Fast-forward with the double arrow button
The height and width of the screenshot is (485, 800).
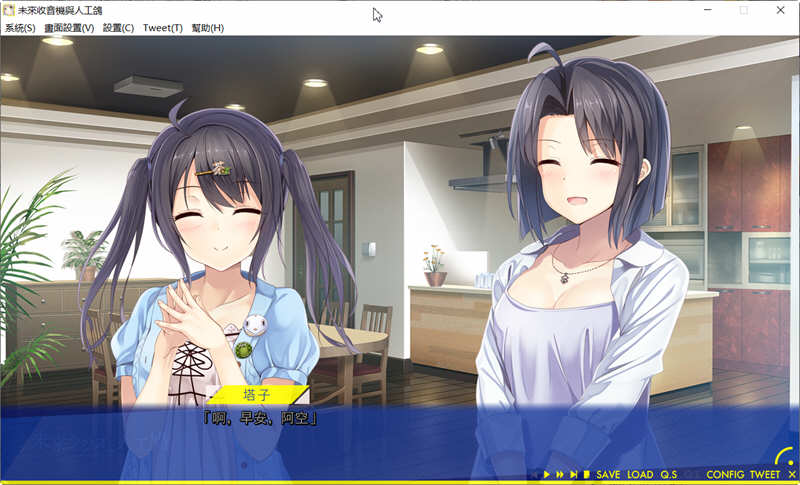click(560, 475)
